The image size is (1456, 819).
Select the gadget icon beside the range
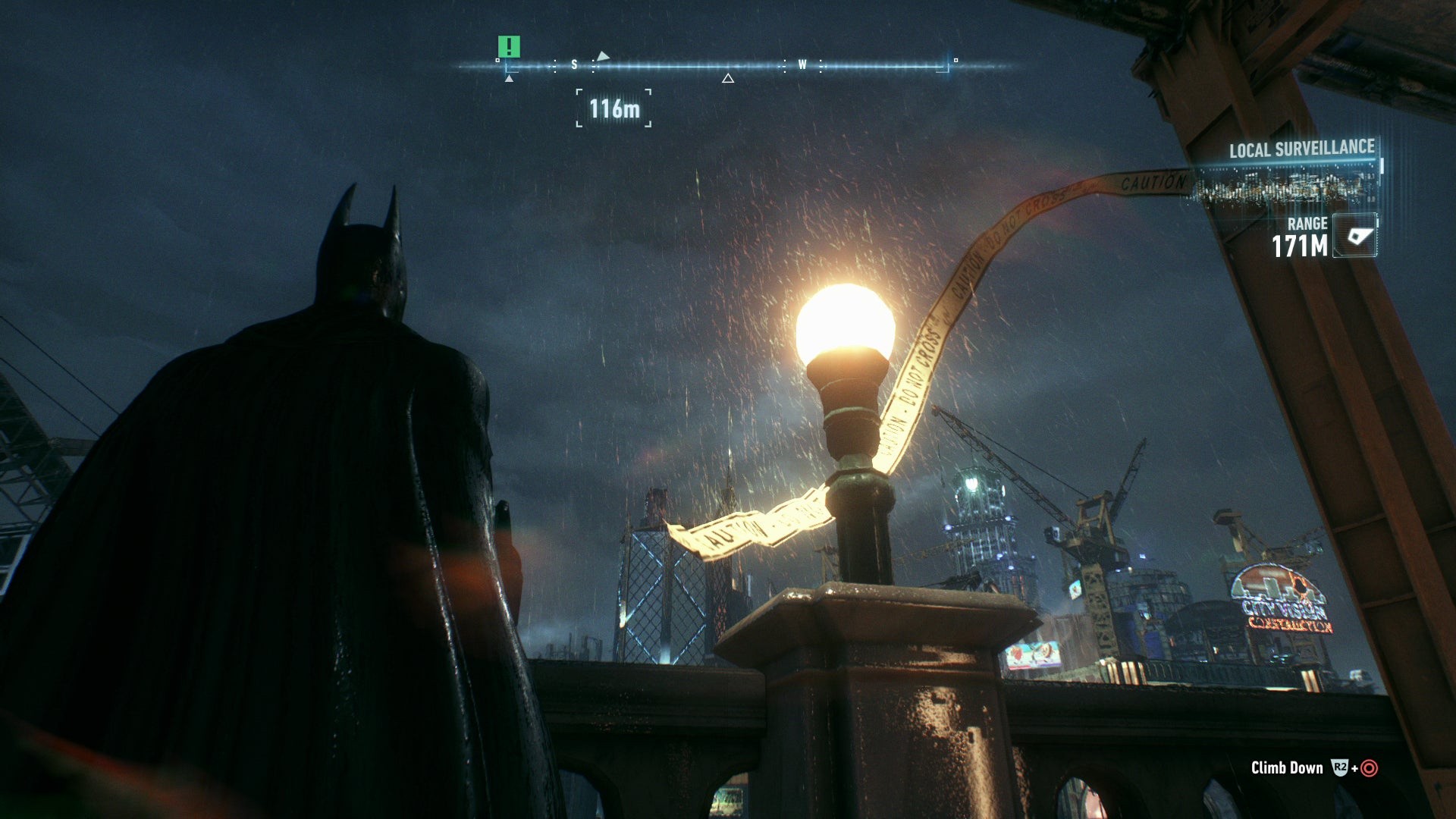(x=1355, y=237)
